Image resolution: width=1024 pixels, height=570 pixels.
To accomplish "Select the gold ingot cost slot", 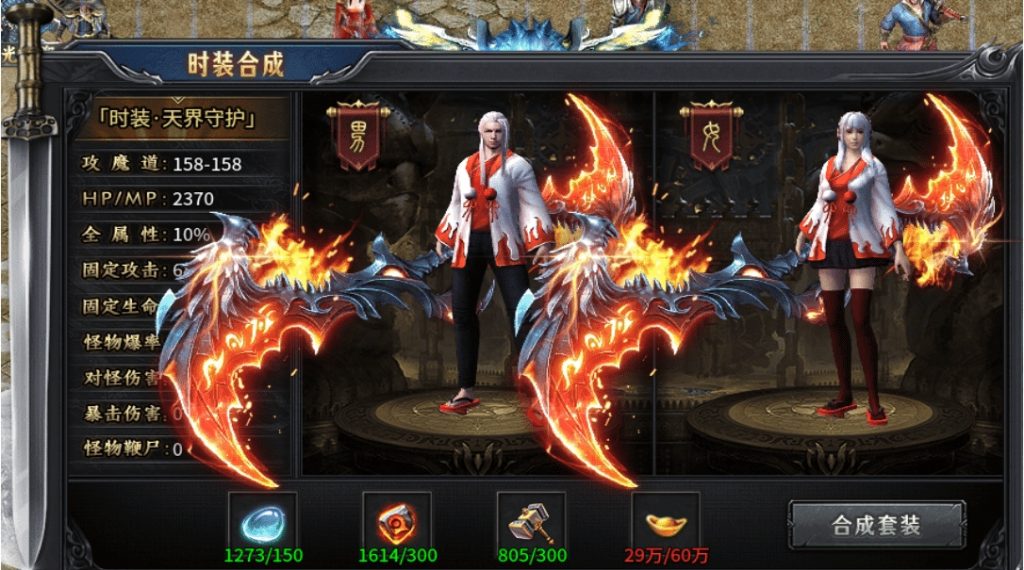I will click(666, 520).
